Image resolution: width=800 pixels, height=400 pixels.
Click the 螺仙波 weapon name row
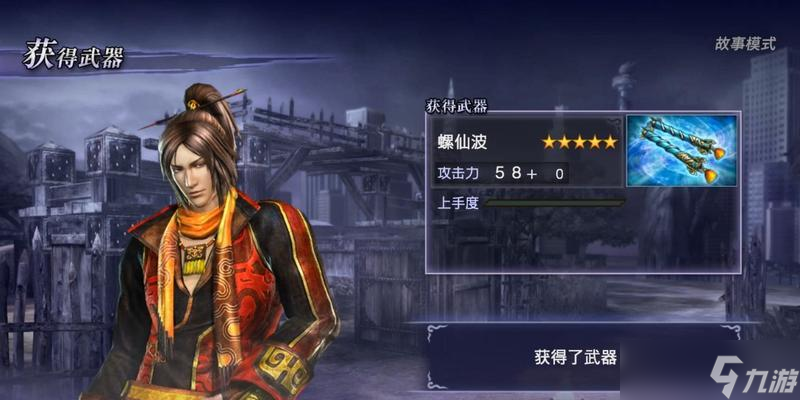(x=527, y=142)
